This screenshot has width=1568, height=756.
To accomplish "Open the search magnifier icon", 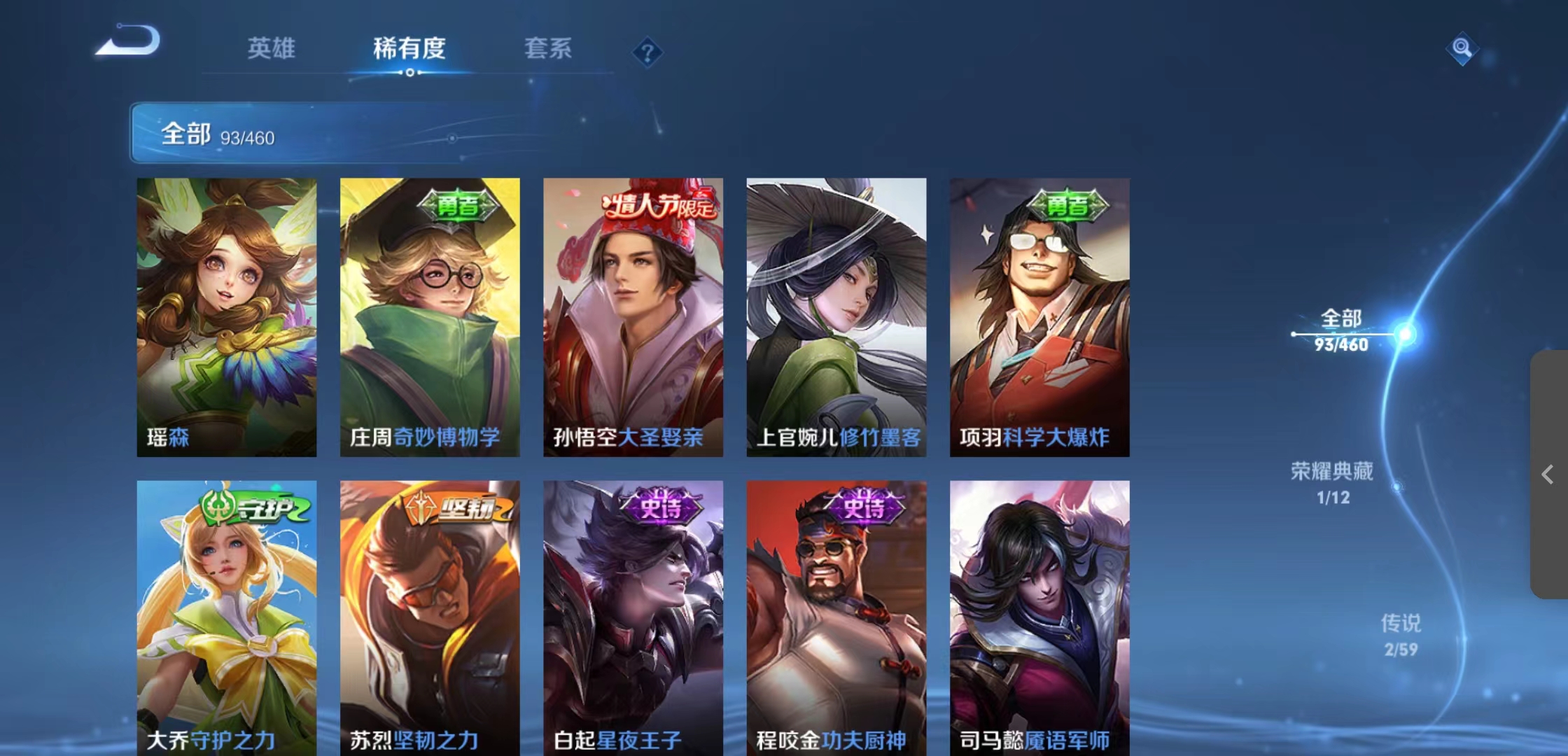I will tap(1463, 49).
